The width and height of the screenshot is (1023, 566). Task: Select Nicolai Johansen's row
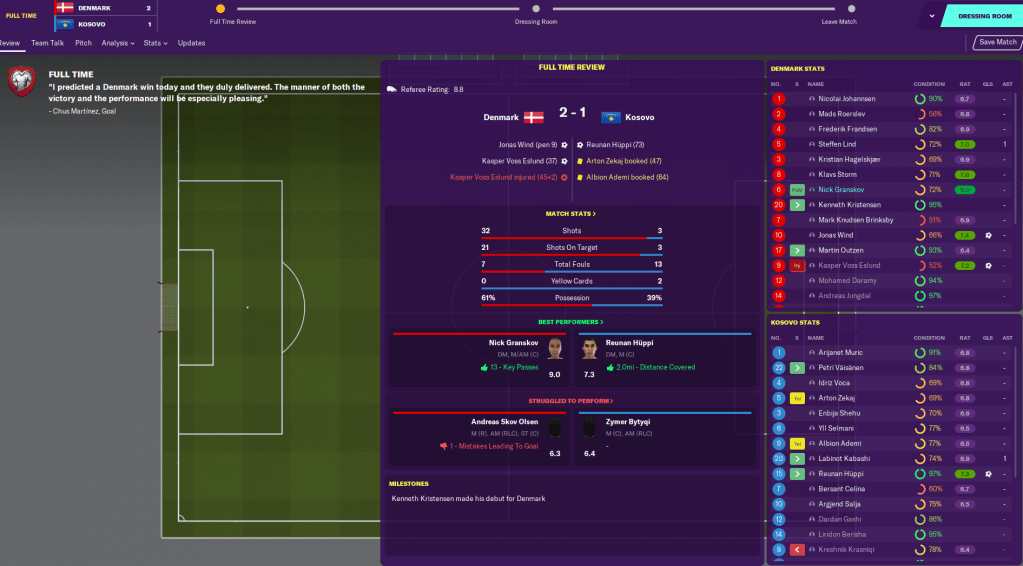coord(846,99)
